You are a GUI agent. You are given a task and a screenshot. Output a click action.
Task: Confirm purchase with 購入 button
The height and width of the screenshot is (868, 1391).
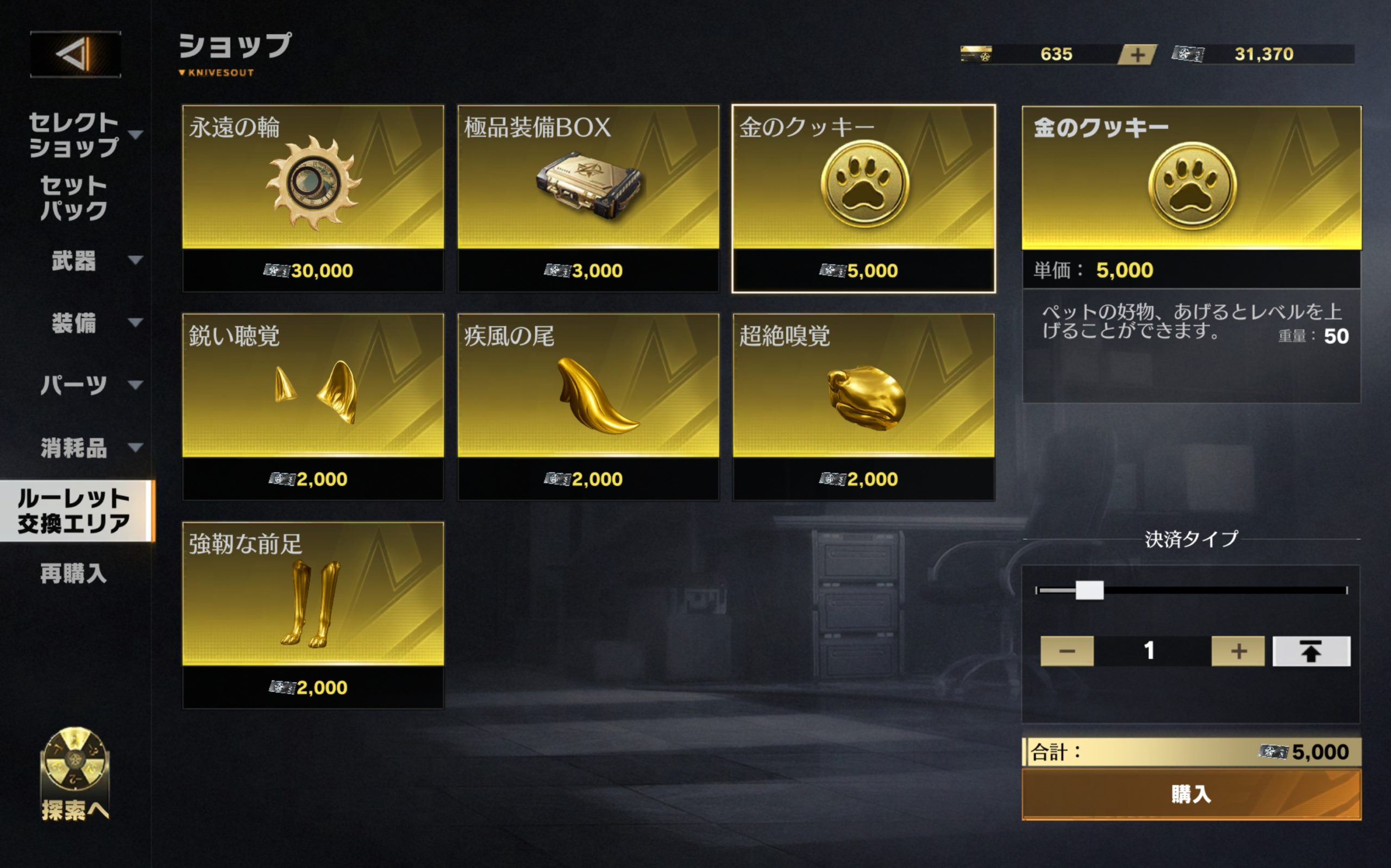pos(1191,795)
